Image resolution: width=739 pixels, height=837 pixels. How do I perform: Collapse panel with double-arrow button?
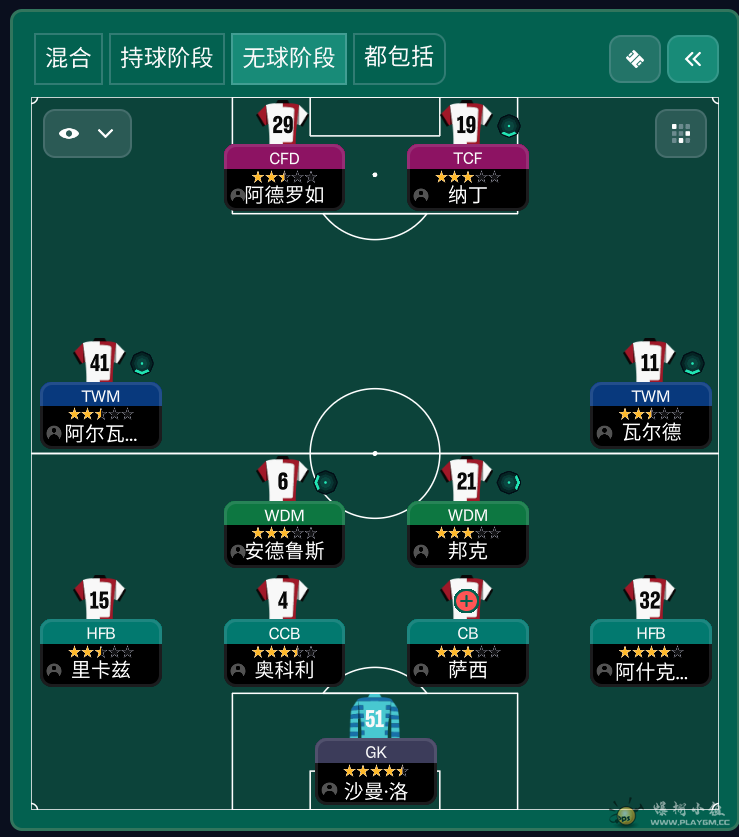692,59
